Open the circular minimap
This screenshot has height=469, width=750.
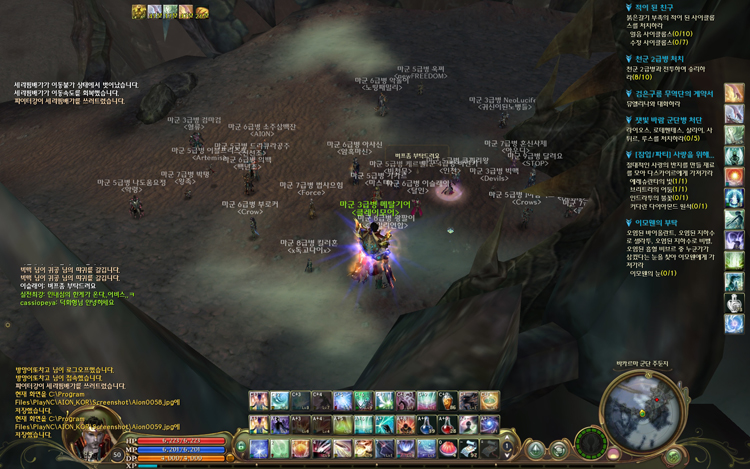pyautogui.click(x=638, y=409)
